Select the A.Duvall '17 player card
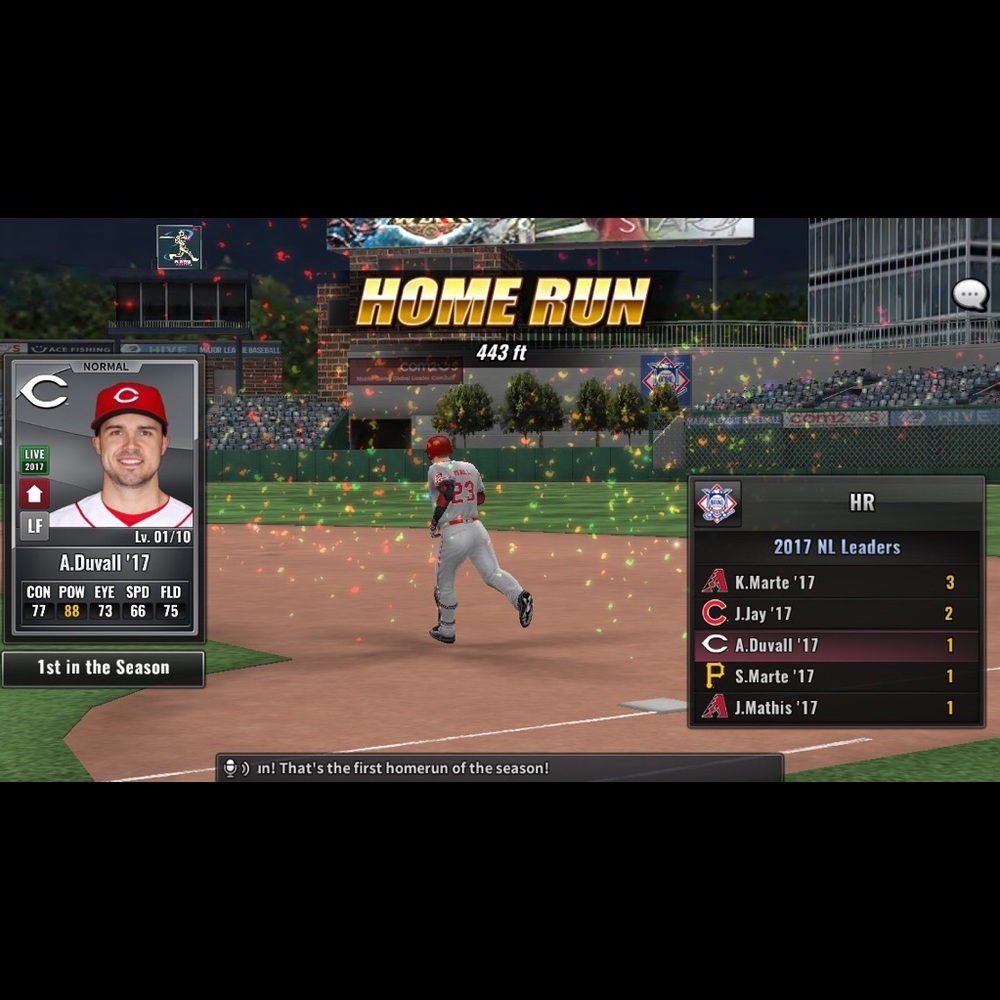This screenshot has width=1000, height=1000. tap(104, 498)
